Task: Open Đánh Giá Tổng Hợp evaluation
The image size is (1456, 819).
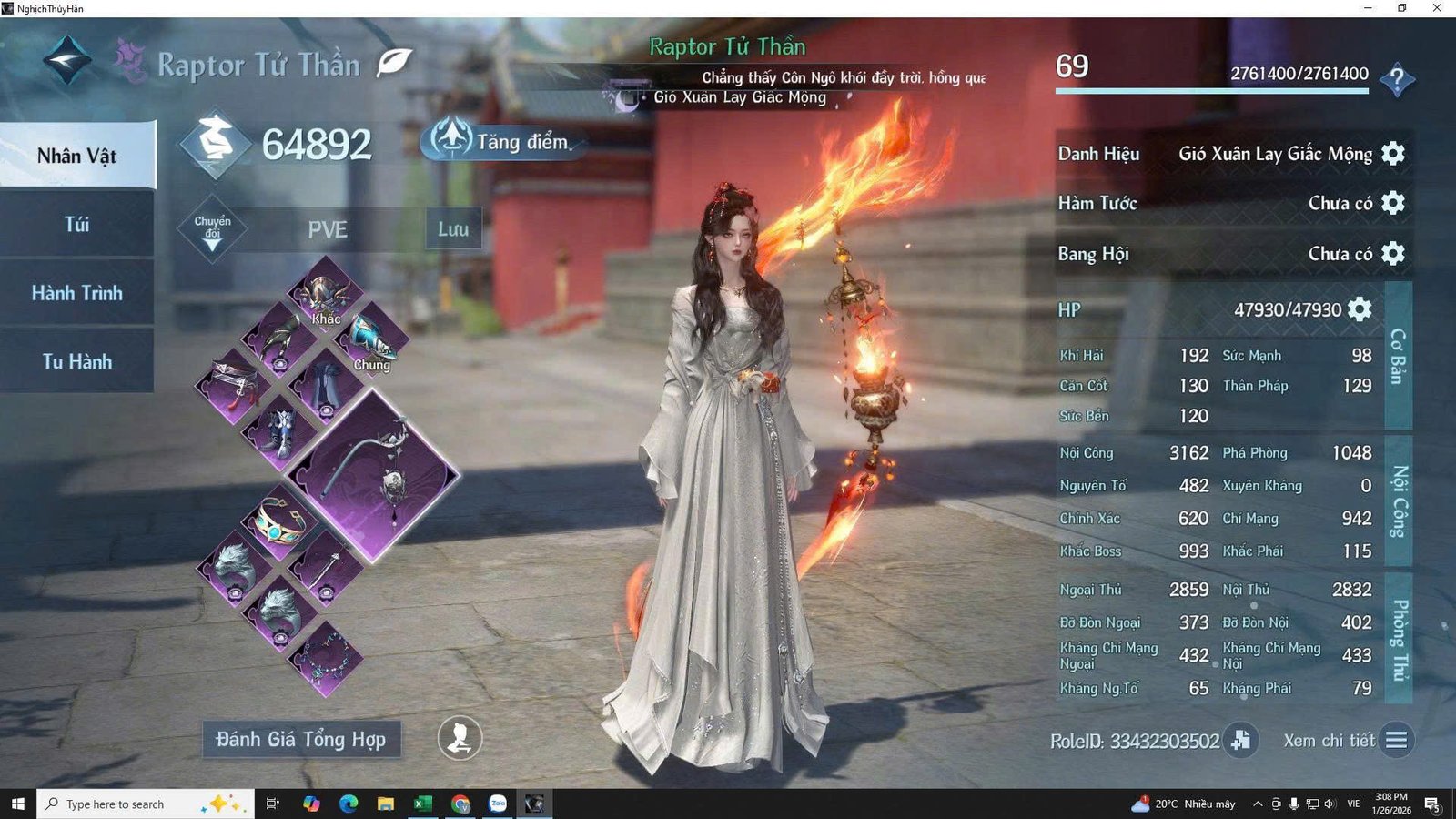Action: 301,740
